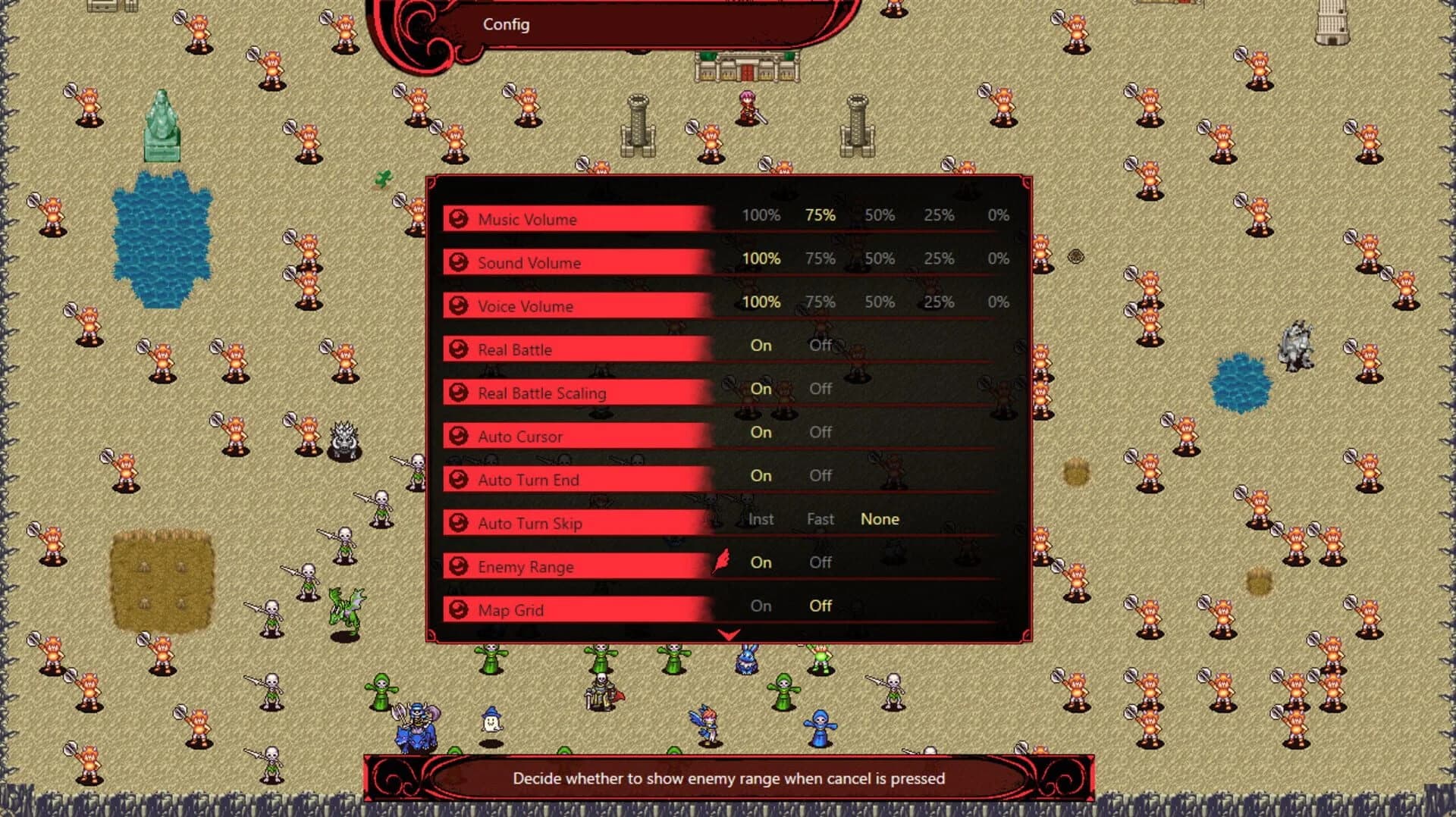Turn Real Battle off
1456x817 pixels.
point(821,345)
